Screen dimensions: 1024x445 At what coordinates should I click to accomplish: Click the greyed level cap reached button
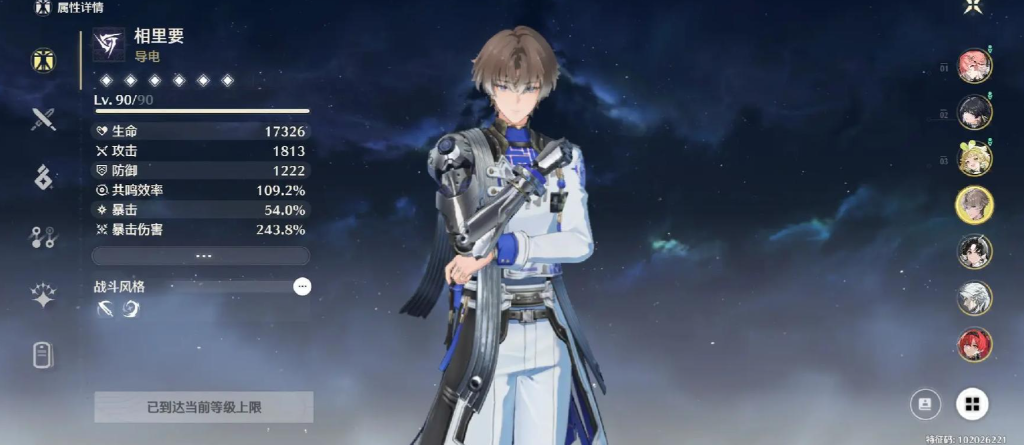pyautogui.click(x=203, y=407)
